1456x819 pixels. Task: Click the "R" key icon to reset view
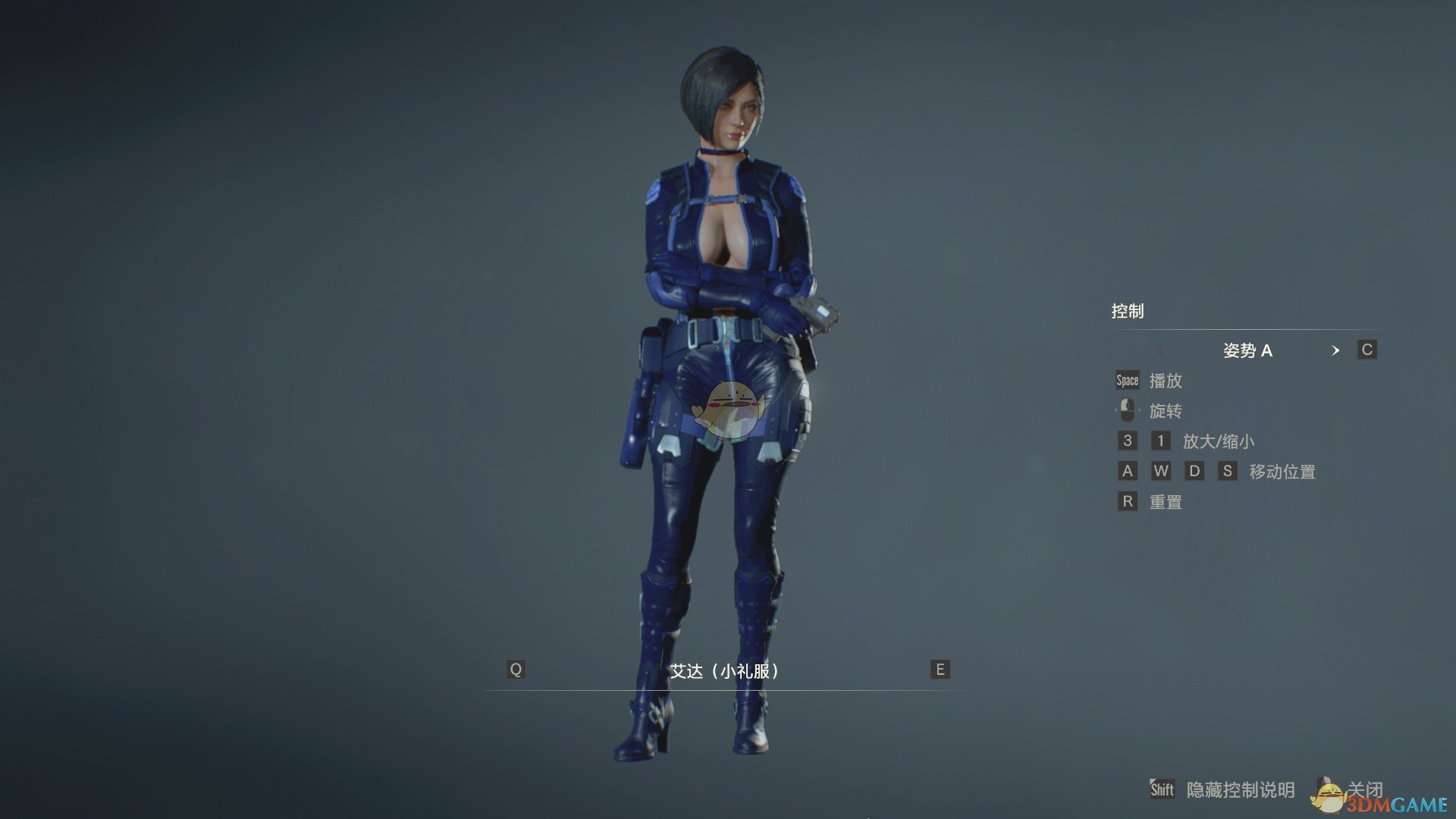[1127, 501]
